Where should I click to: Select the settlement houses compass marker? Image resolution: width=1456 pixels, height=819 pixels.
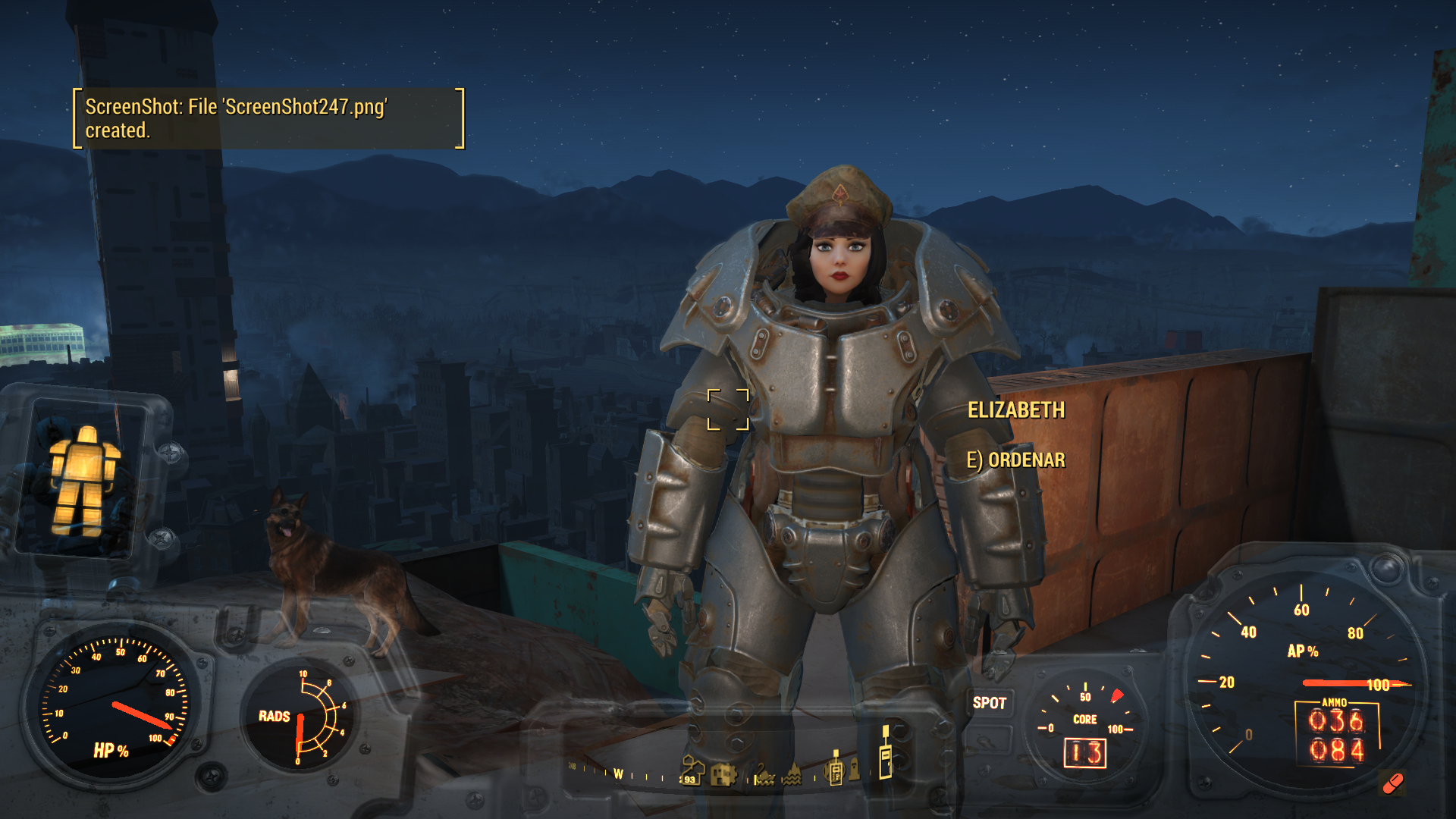click(692, 769)
